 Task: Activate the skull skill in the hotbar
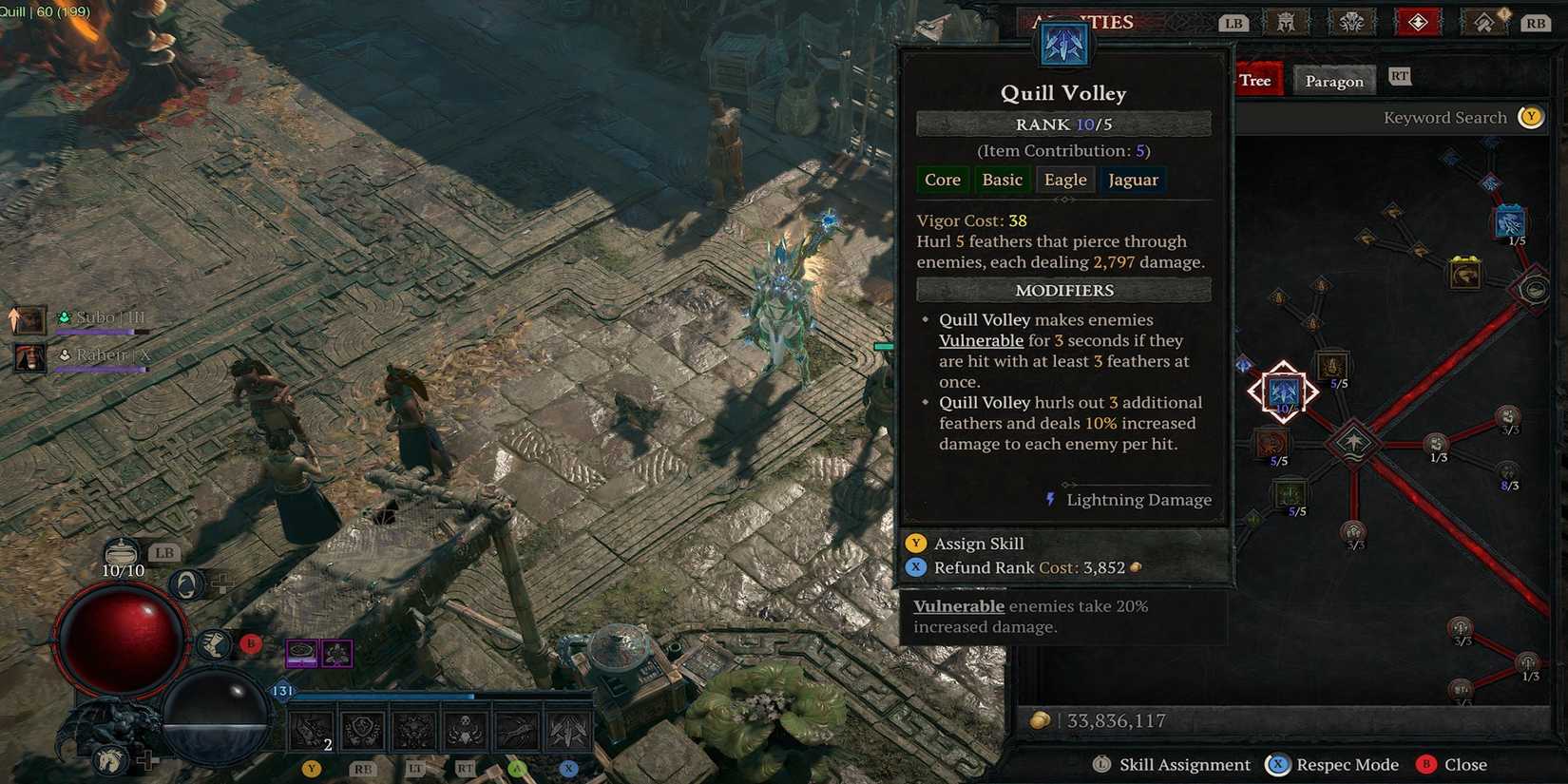click(465, 731)
